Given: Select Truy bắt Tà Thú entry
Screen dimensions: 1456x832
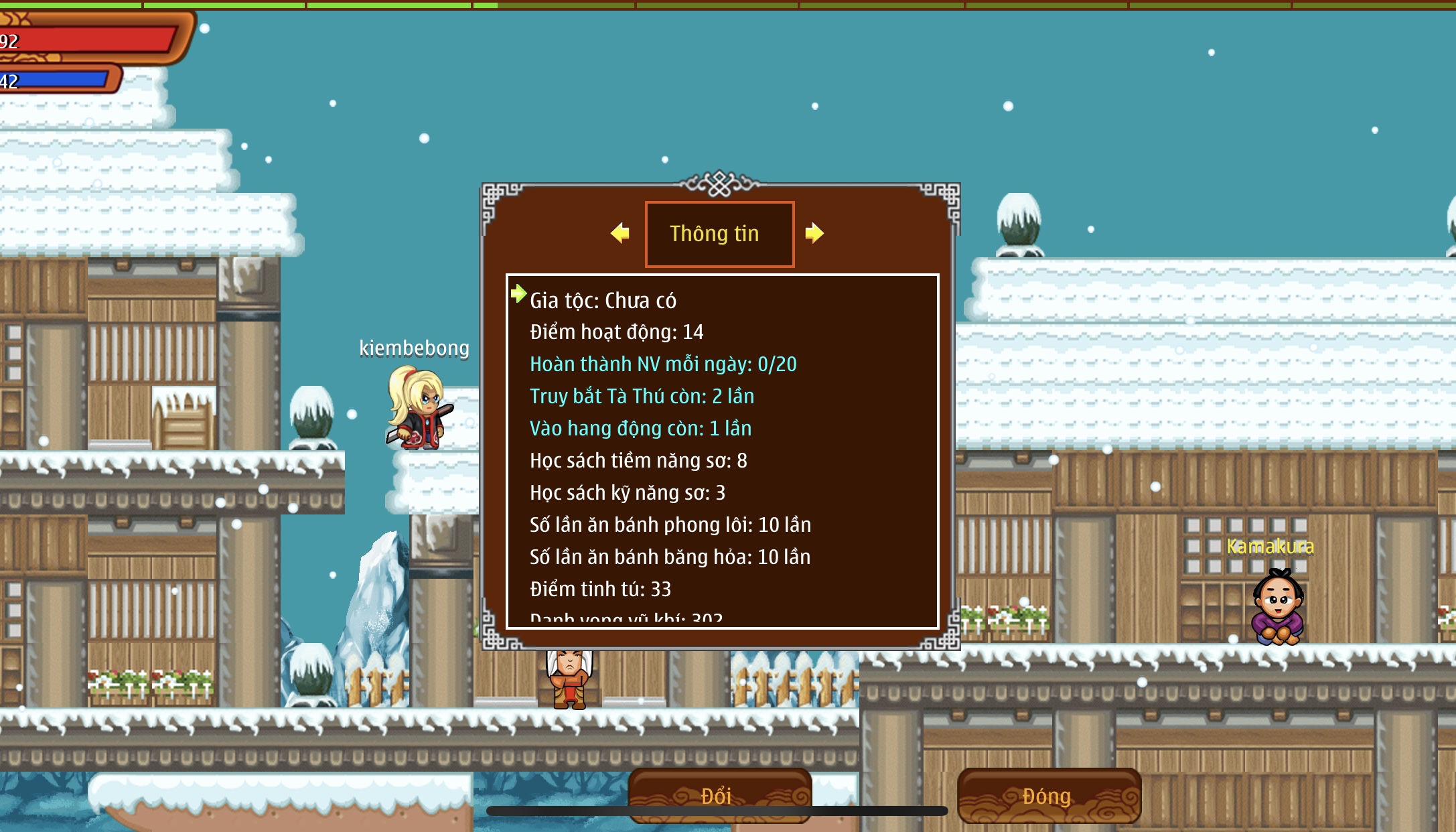Looking at the screenshot, I should tap(642, 397).
